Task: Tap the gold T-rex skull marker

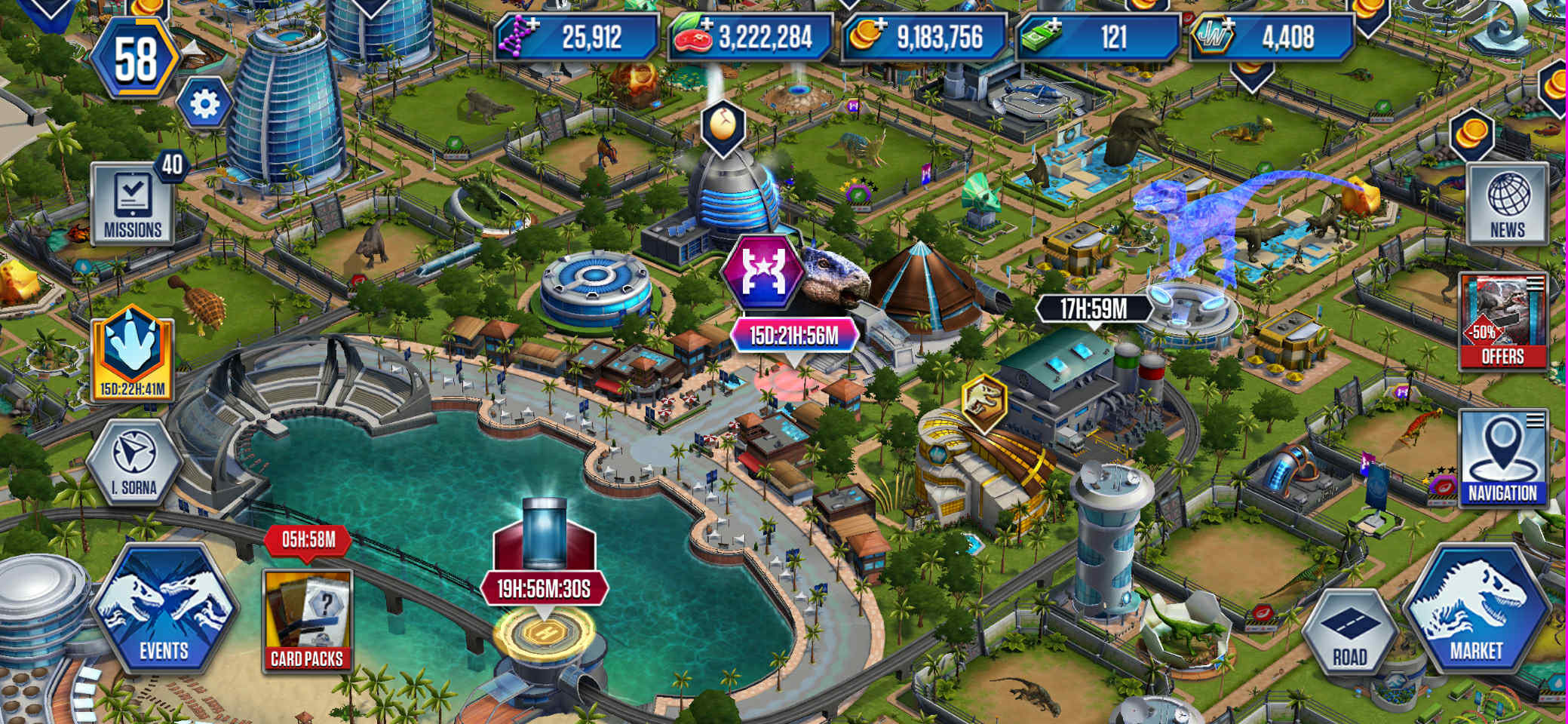Action: pos(984,402)
